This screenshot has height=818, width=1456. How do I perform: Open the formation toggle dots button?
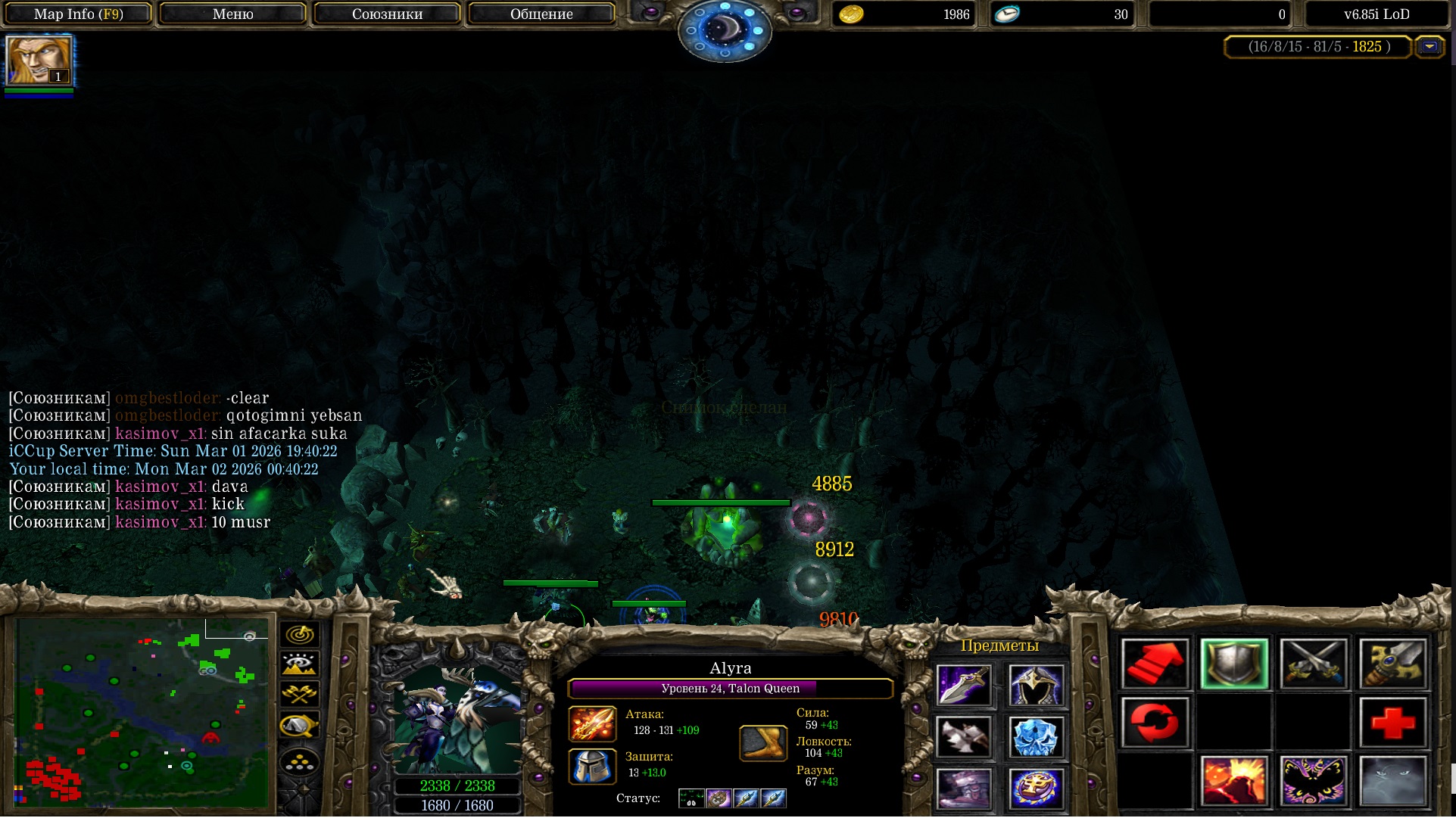pyautogui.click(x=300, y=760)
